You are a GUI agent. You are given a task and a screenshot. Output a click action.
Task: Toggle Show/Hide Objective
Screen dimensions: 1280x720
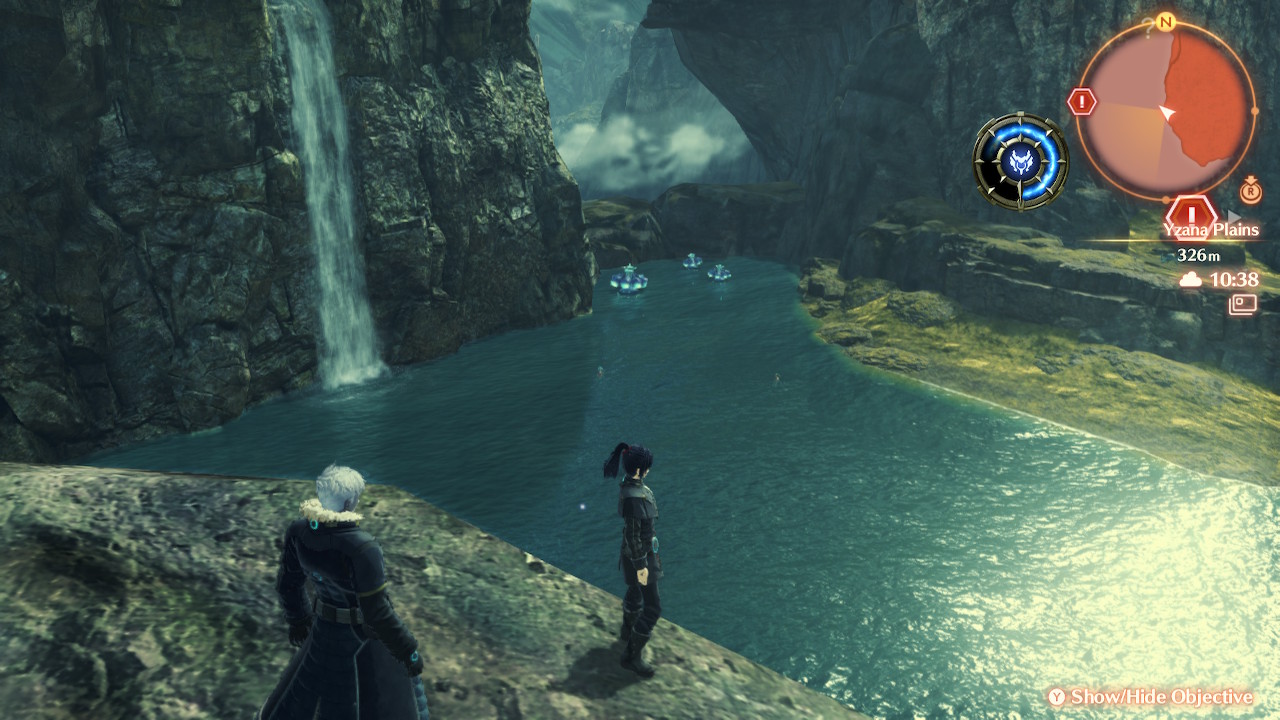1150,697
